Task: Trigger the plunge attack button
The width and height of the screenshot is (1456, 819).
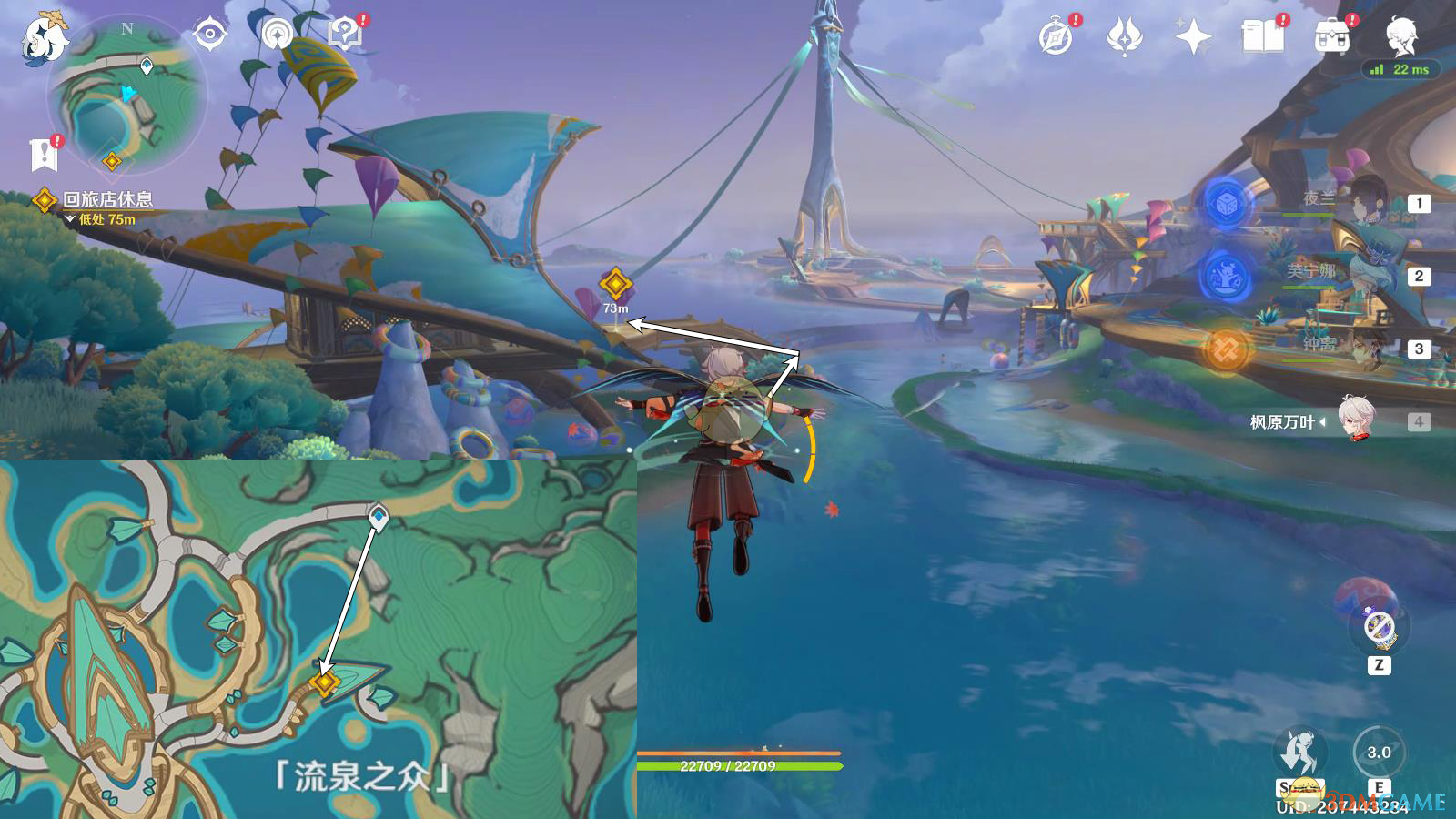Action: coord(1299,753)
